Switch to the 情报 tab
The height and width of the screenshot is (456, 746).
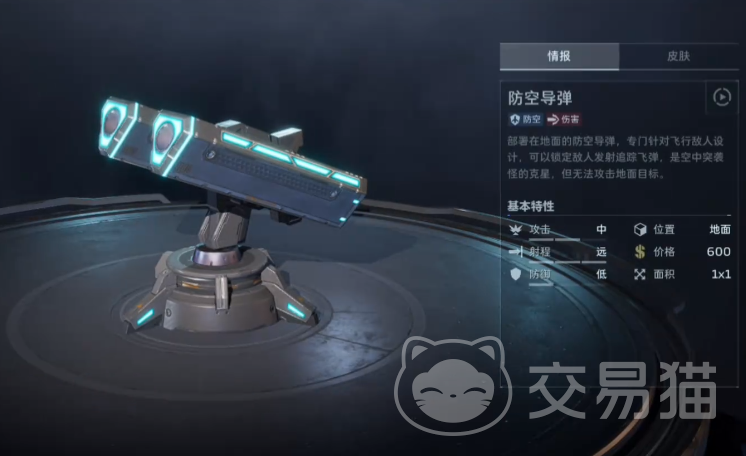click(558, 56)
